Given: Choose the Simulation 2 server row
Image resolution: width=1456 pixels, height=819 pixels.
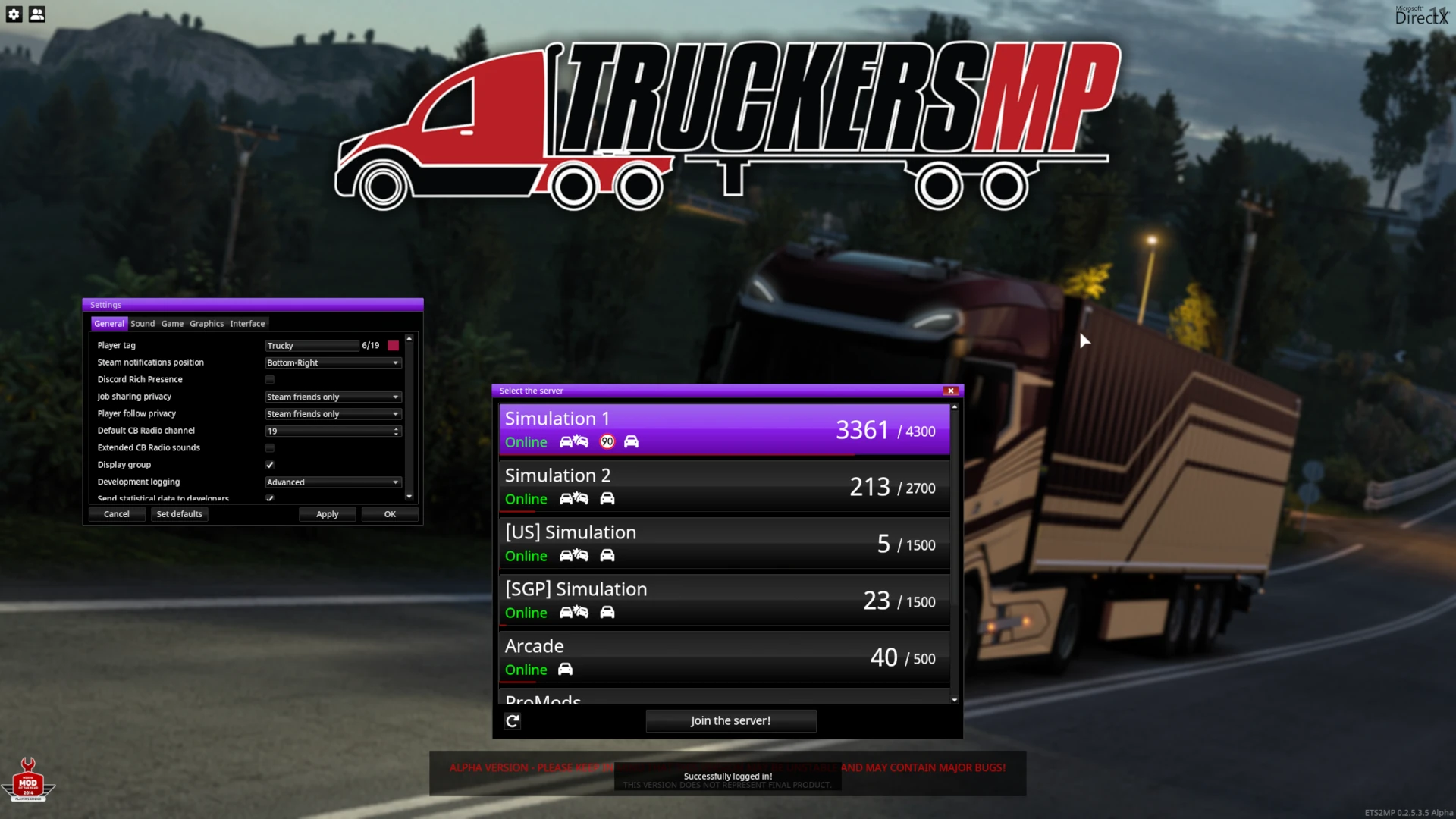Looking at the screenshot, I should [x=723, y=486].
